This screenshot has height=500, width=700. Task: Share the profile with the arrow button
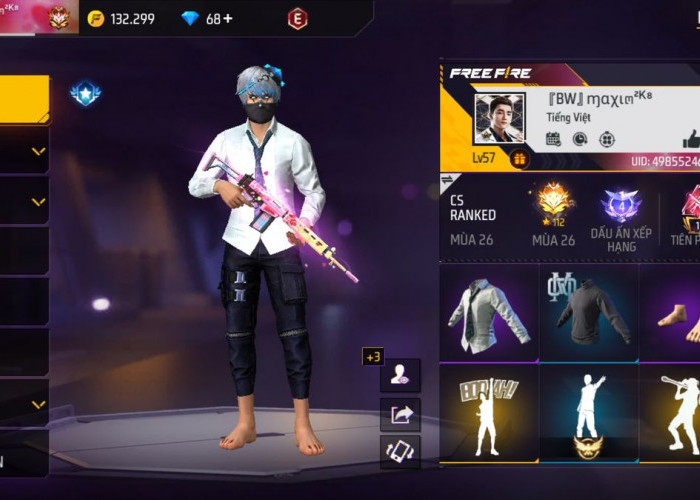tap(400, 414)
